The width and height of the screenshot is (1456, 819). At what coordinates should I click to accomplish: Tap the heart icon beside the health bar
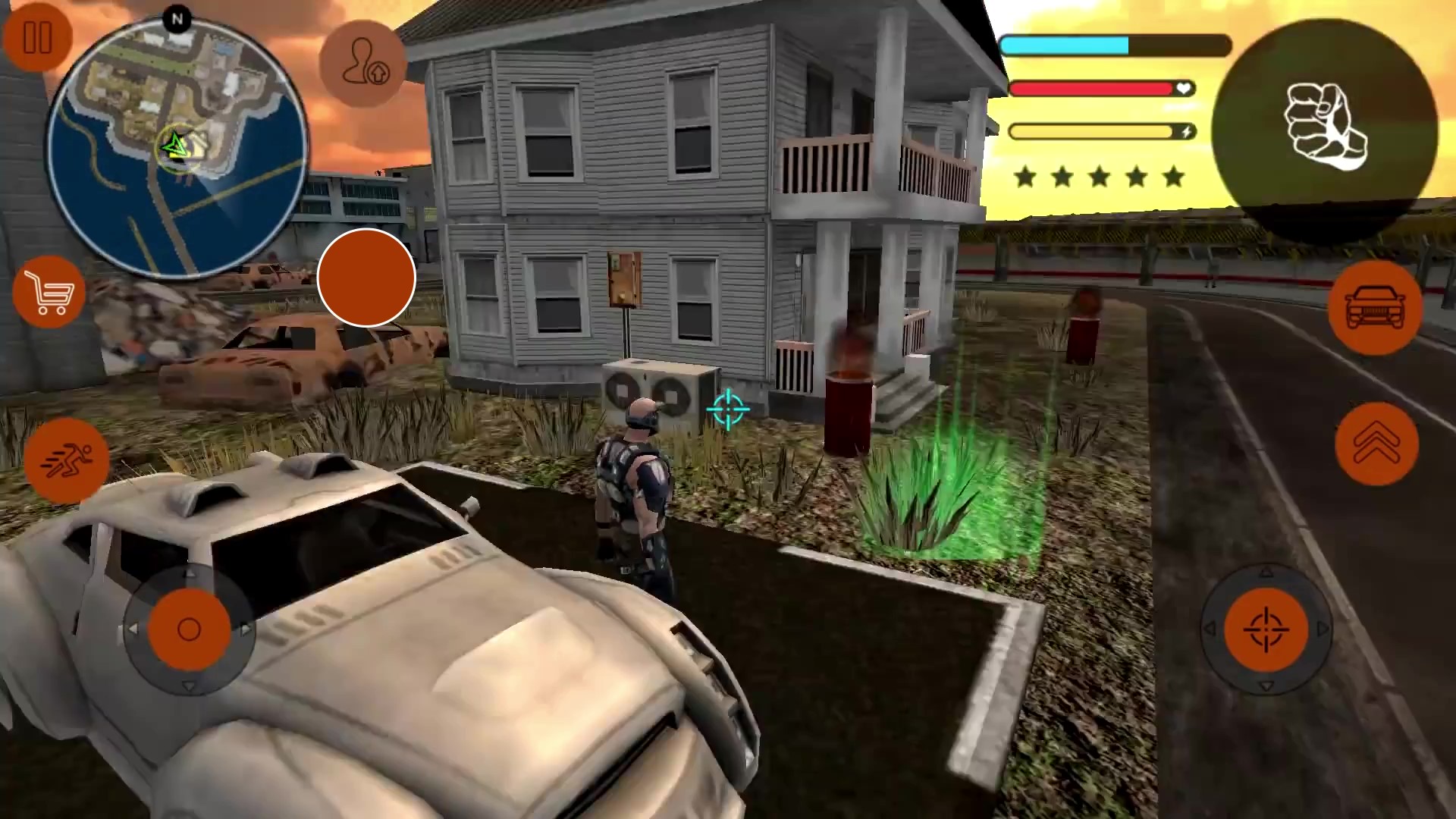coord(1182,89)
